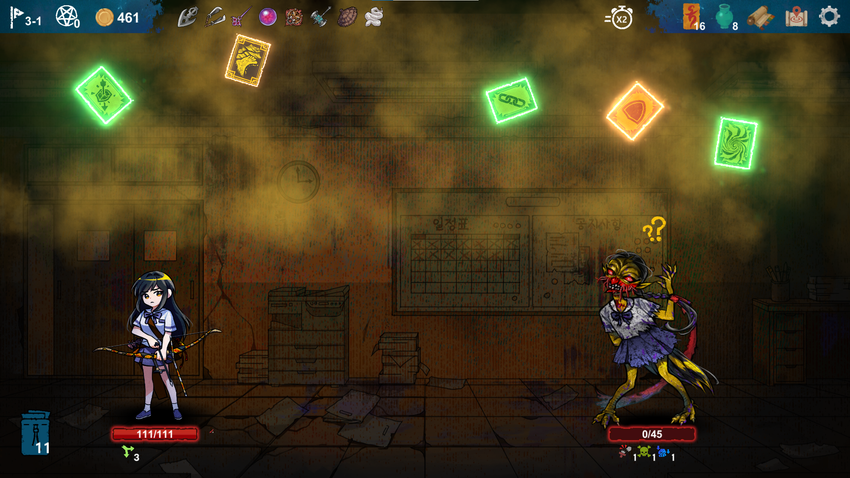Open the settings gear menu
Viewport: 850px width, 478px height.
click(829, 16)
